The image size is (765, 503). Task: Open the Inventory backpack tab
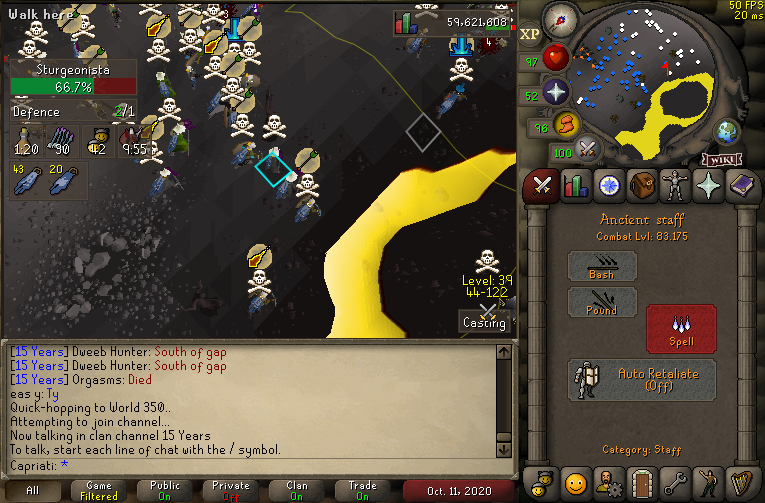click(x=642, y=186)
